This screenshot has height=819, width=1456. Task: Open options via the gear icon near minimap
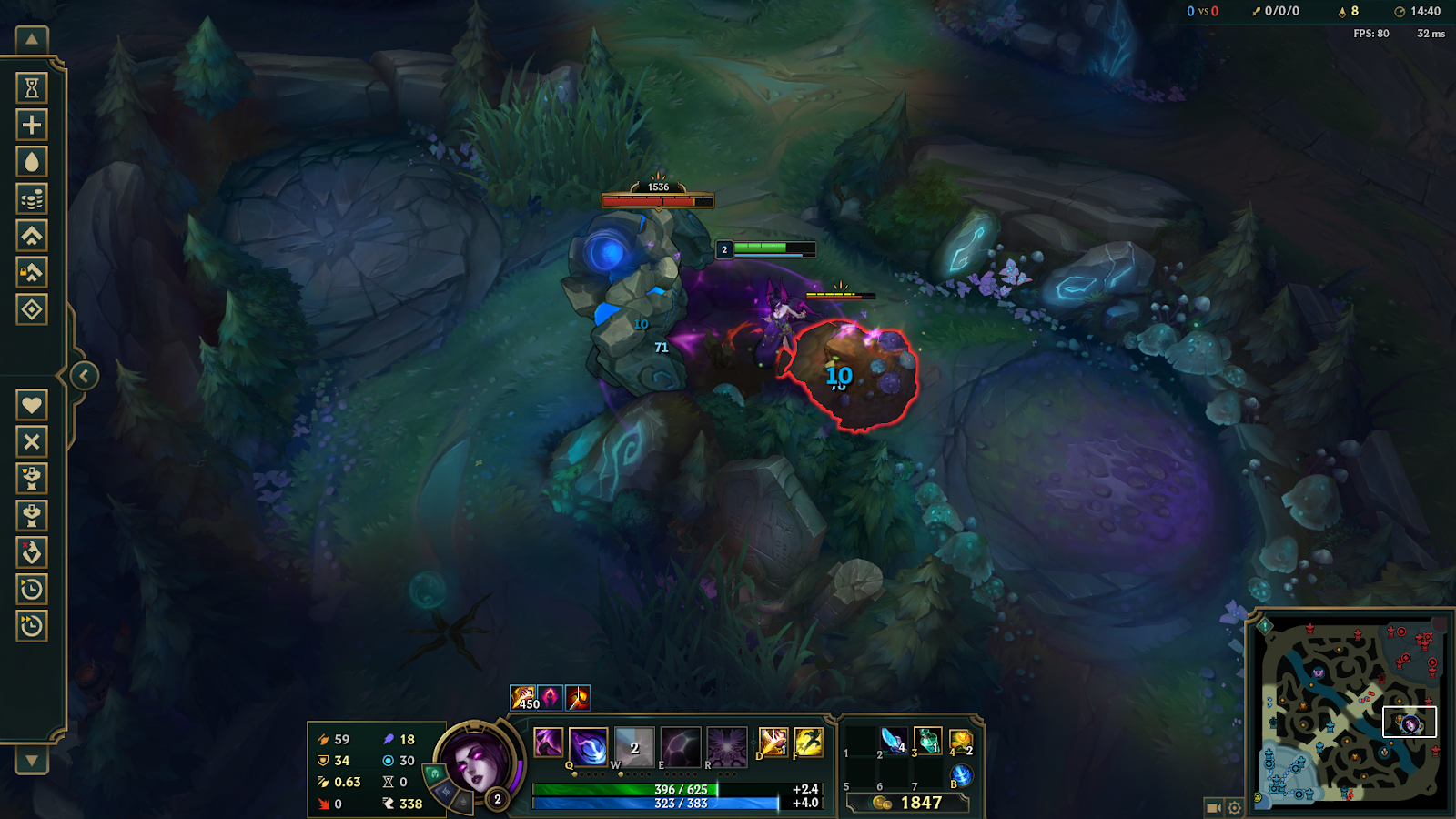tap(1234, 807)
